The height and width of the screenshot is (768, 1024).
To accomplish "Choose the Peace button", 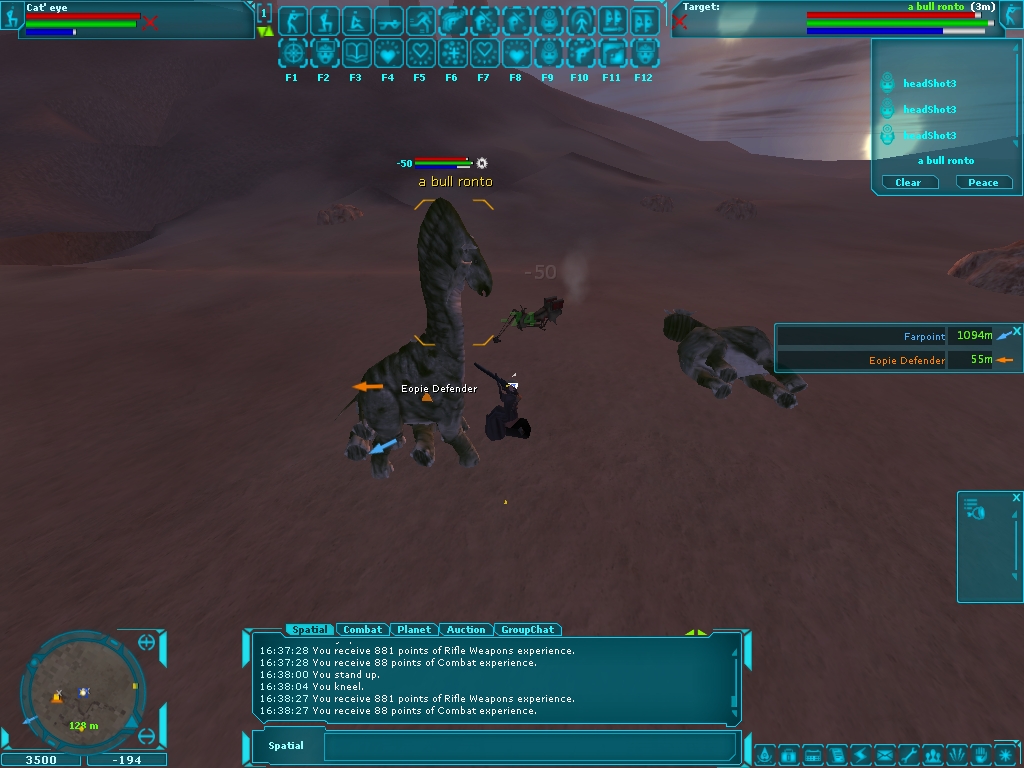I will click(983, 182).
